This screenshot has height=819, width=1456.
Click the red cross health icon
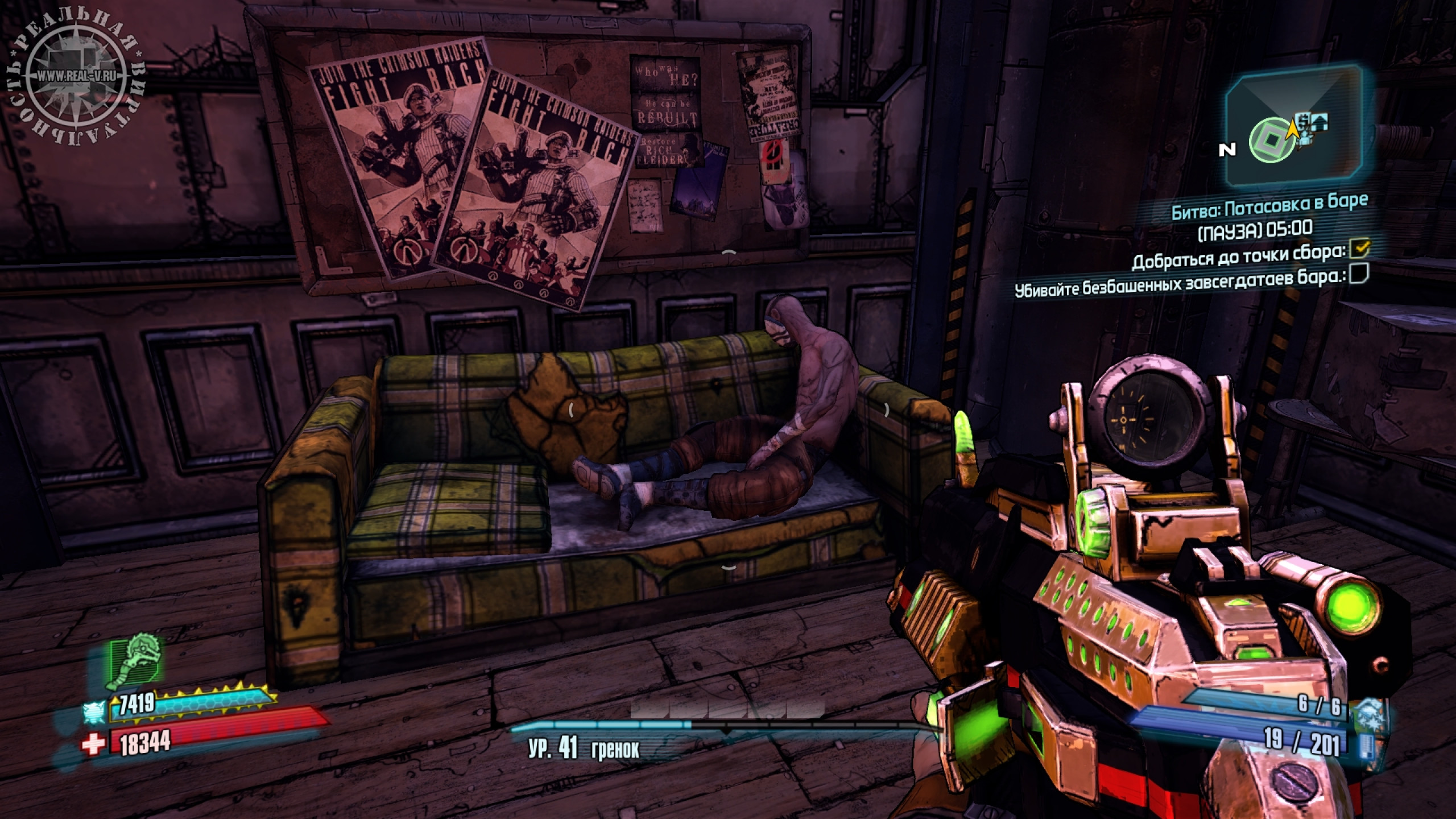coord(93,743)
